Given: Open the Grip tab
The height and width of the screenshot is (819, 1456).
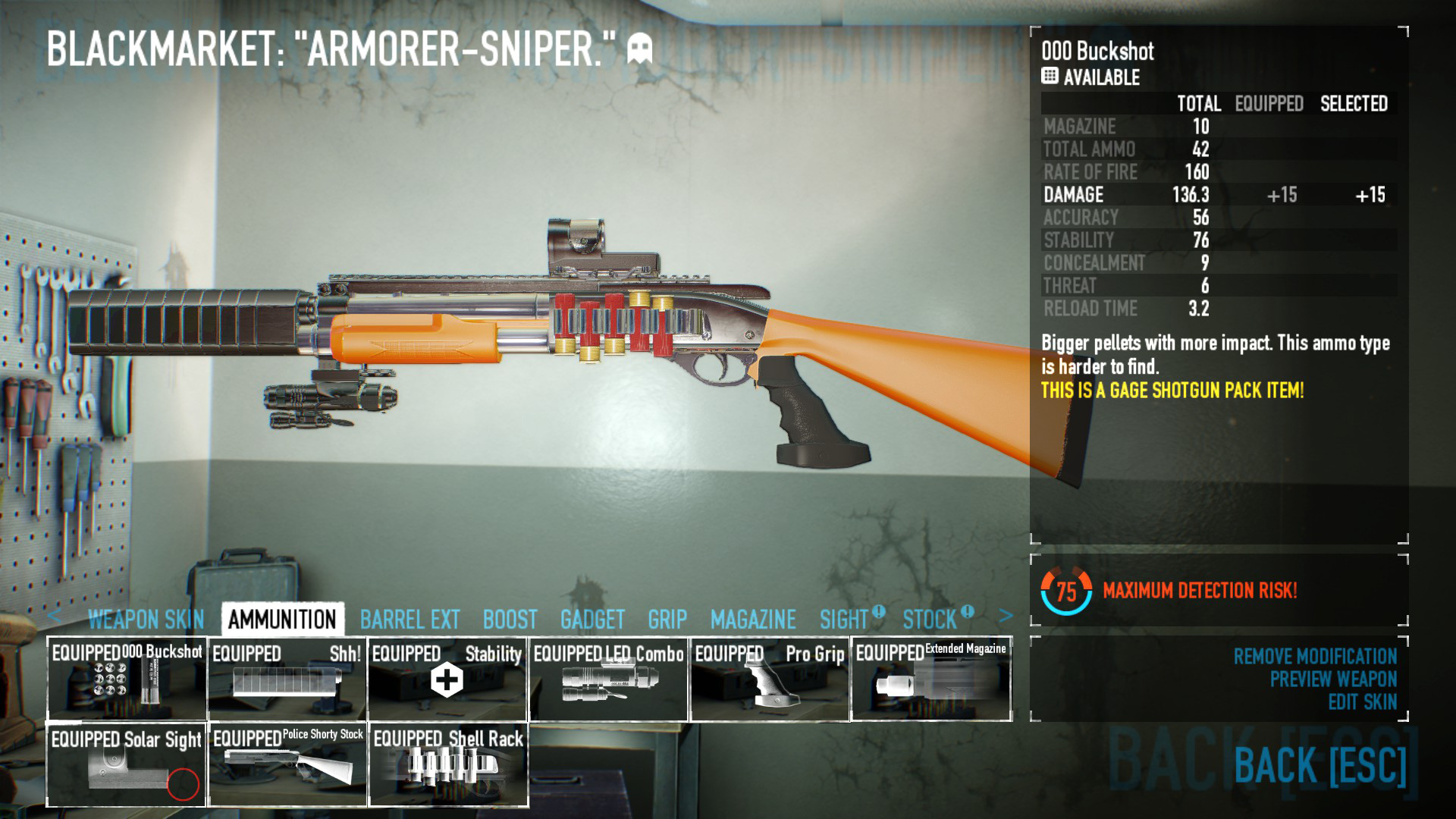Looking at the screenshot, I should tap(667, 620).
